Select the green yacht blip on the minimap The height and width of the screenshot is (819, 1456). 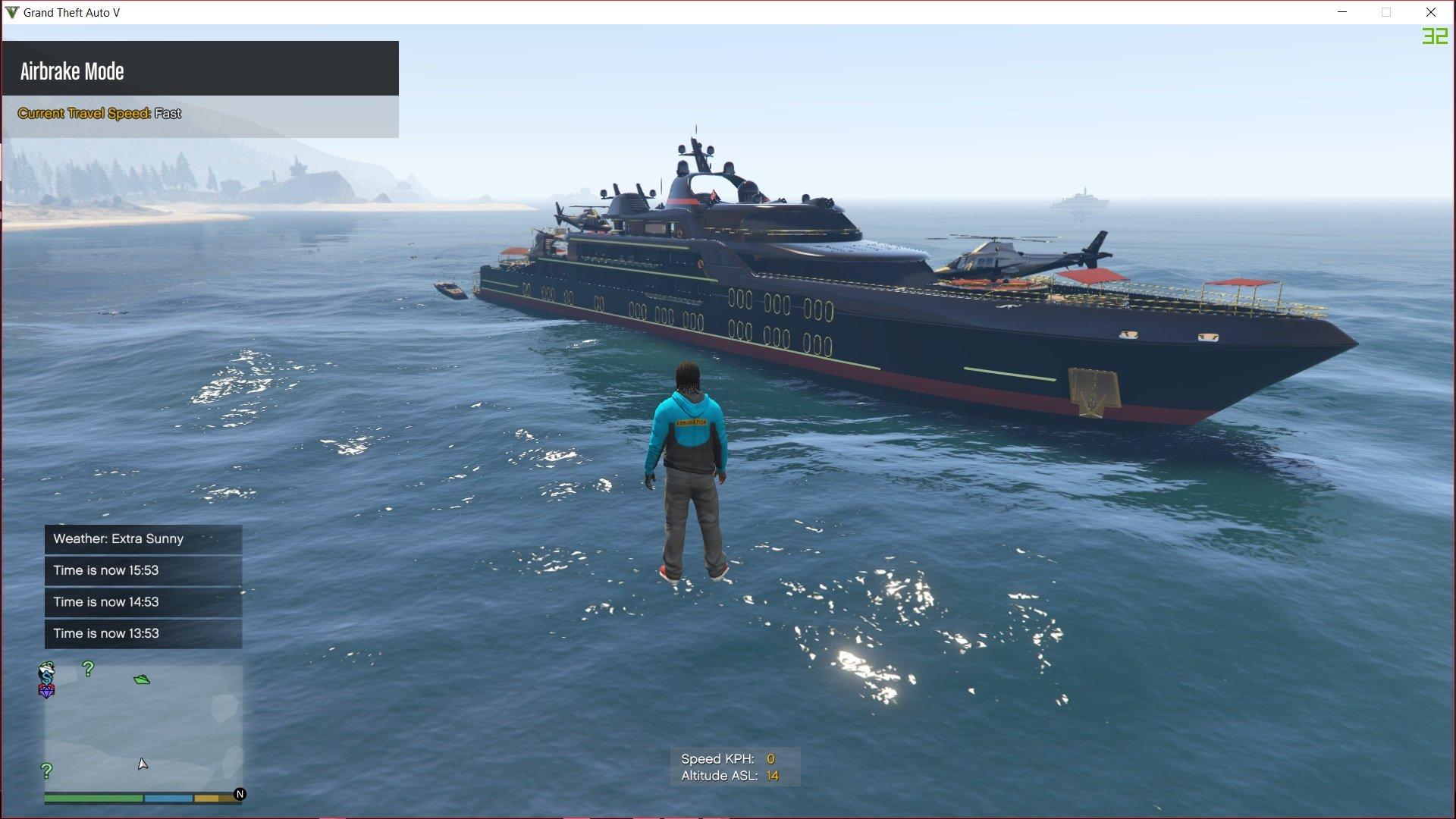coord(142,679)
